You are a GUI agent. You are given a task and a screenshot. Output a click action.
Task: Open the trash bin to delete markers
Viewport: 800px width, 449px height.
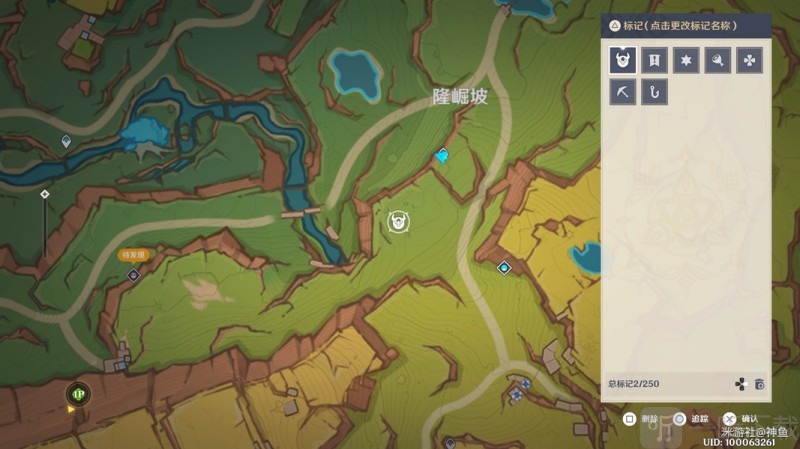759,384
